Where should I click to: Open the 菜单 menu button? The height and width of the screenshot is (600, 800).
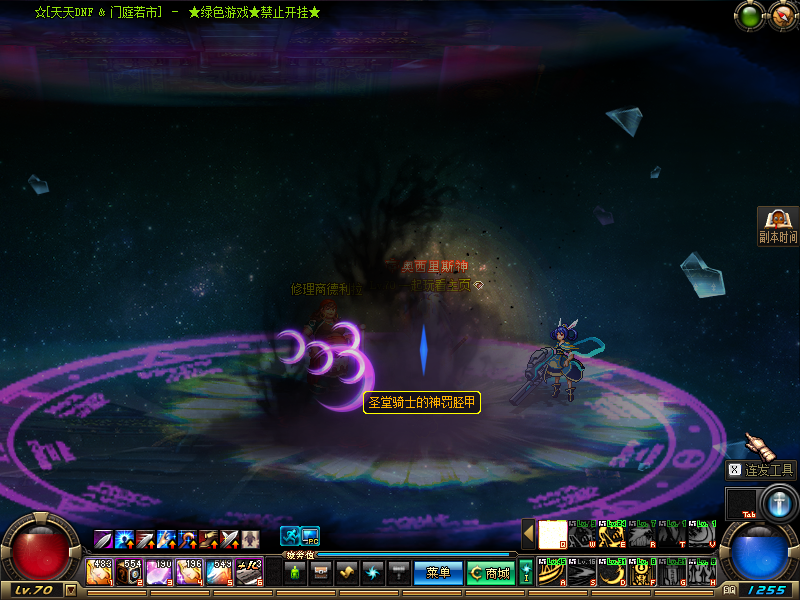click(438, 573)
